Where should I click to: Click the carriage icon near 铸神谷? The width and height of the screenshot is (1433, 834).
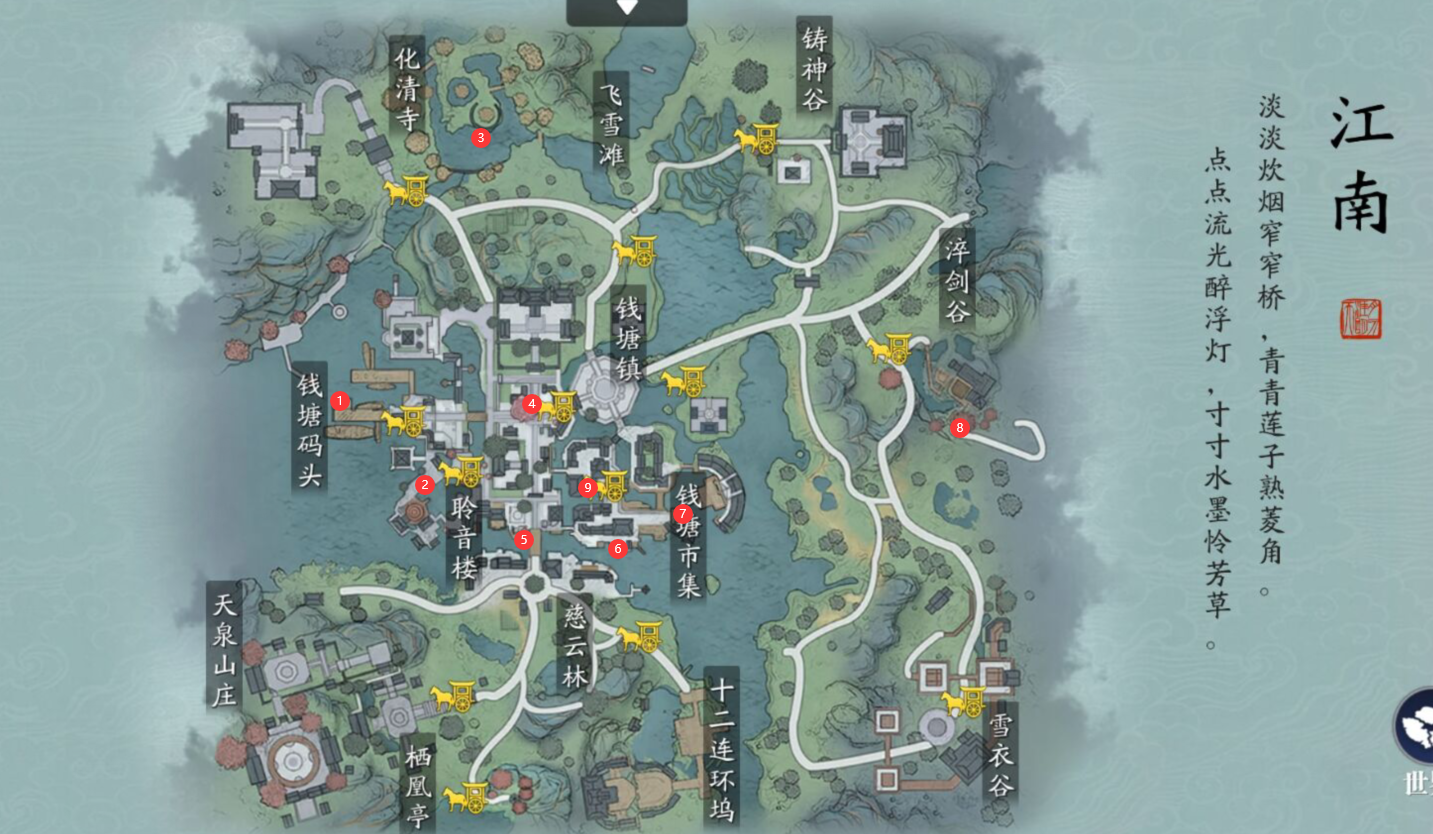(764, 140)
